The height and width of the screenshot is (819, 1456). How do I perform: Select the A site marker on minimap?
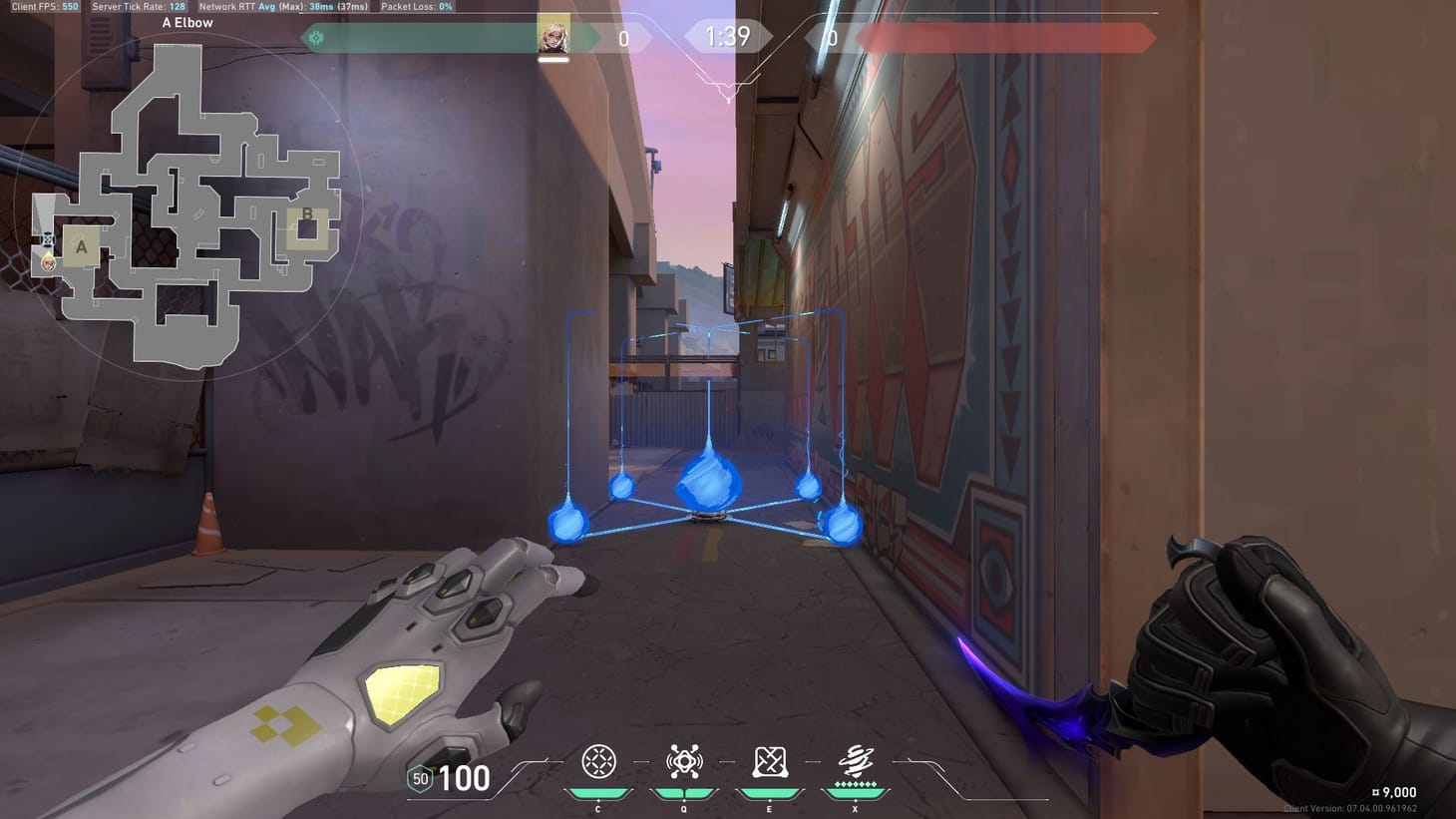(81, 245)
